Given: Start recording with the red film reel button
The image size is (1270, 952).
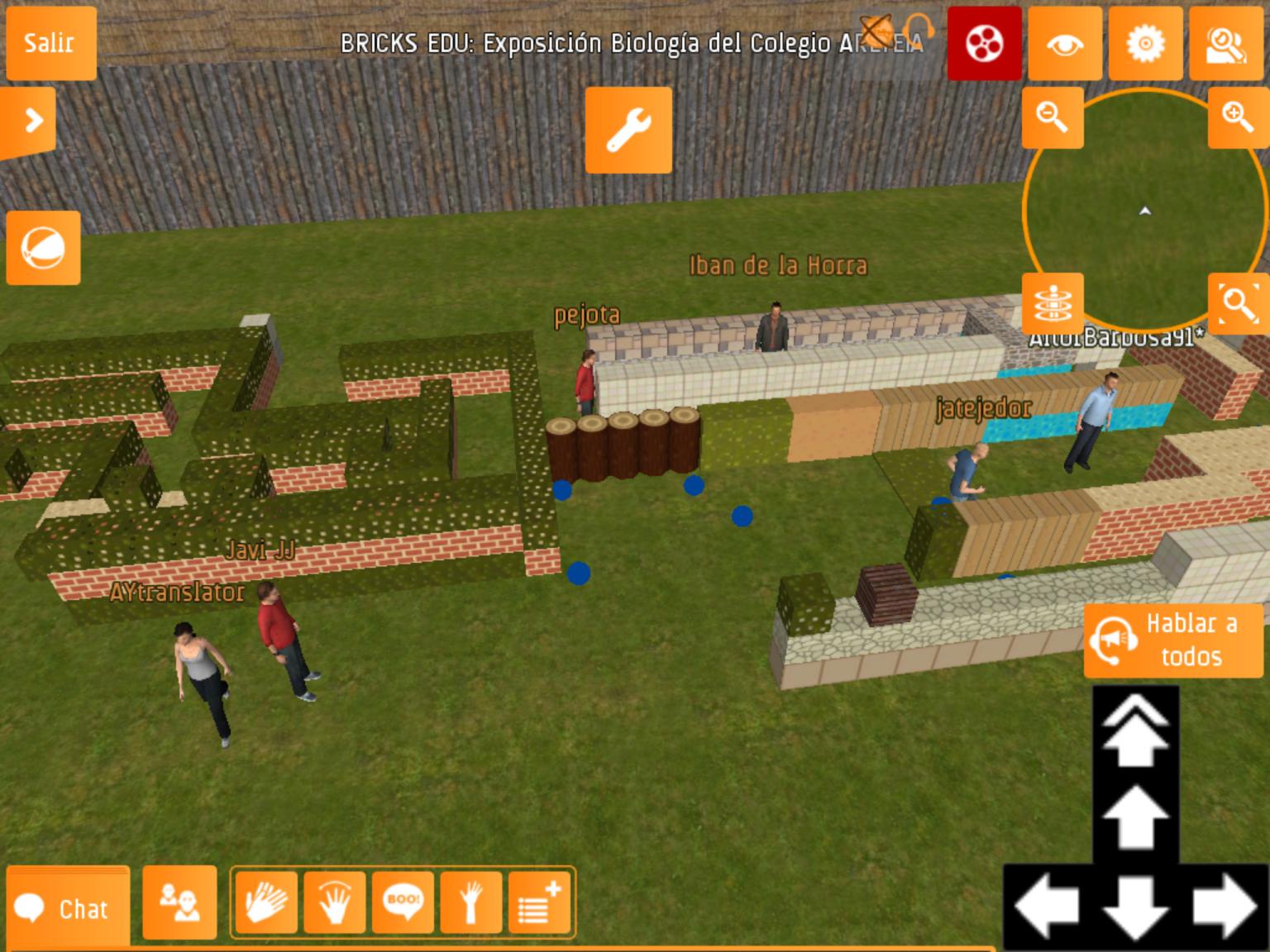Looking at the screenshot, I should point(984,43).
